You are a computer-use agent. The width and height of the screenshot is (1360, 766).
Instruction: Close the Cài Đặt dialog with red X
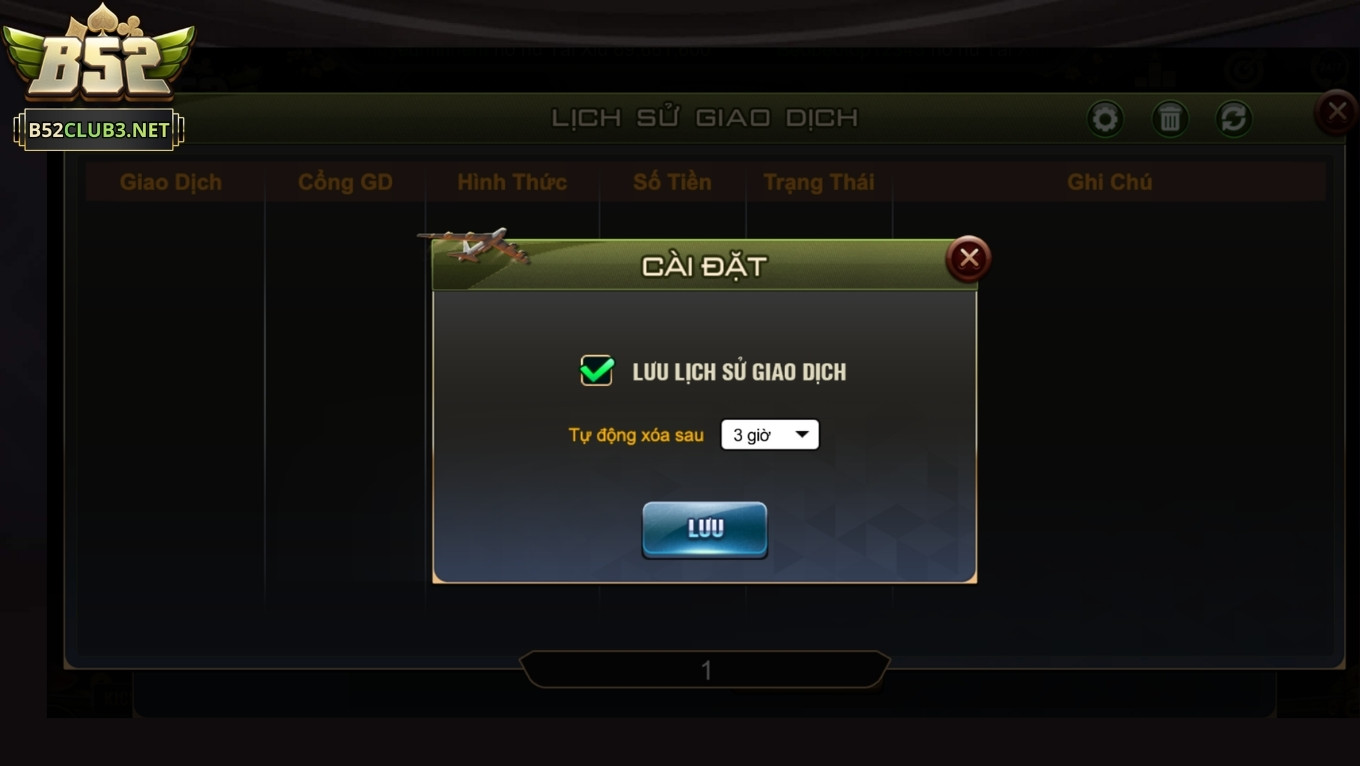966,258
